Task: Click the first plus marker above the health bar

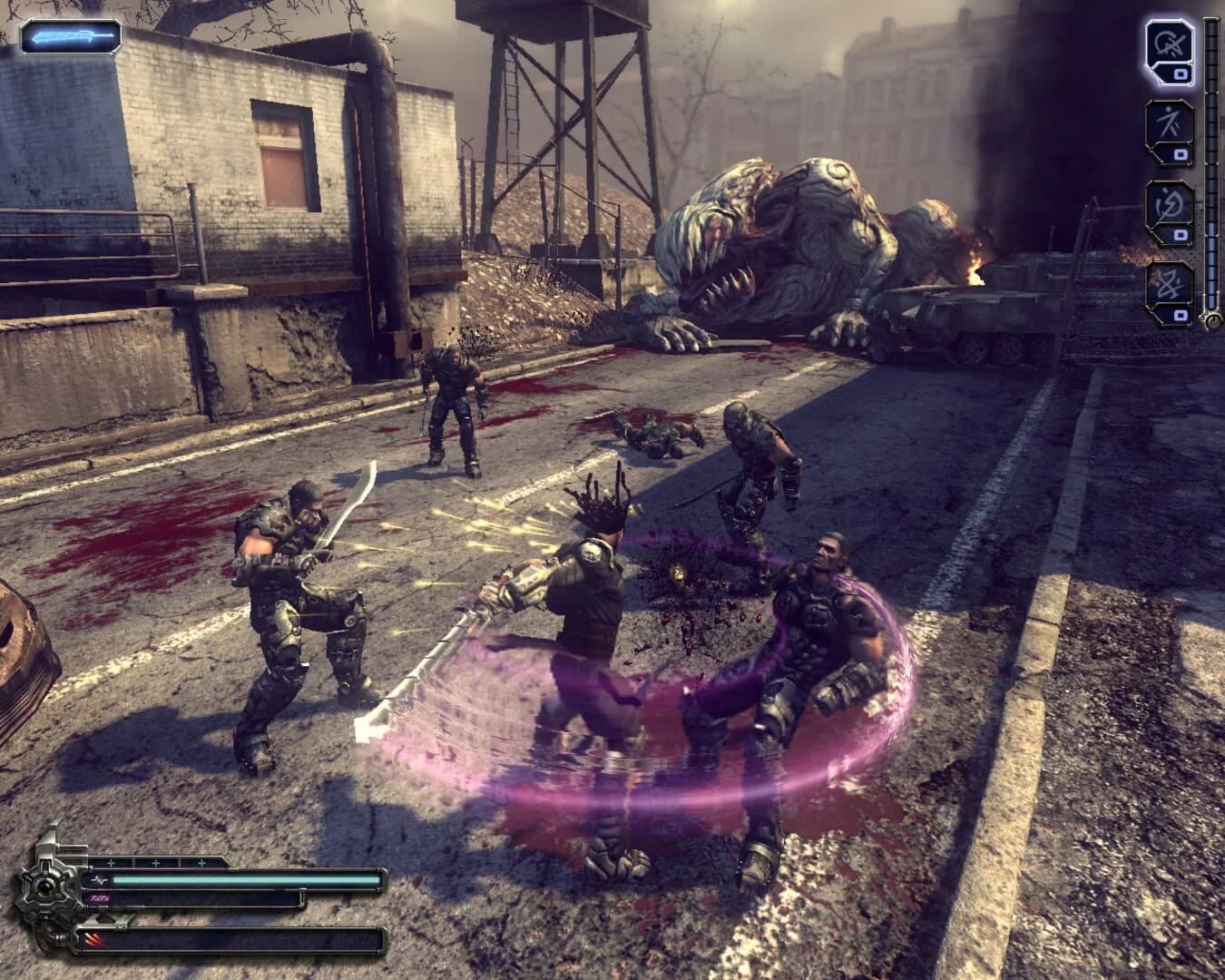Action: click(x=111, y=864)
